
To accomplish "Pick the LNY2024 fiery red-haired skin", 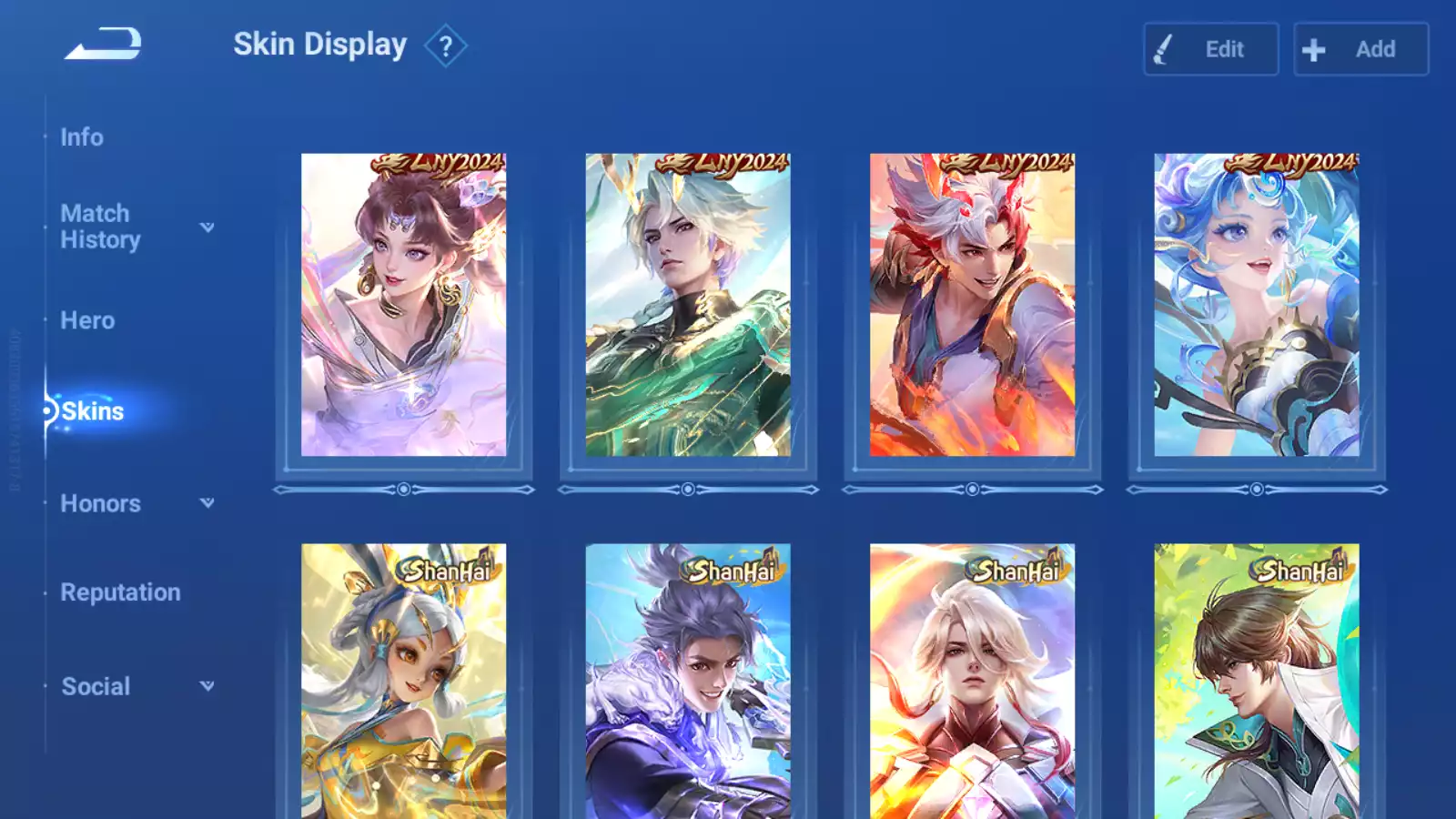I will click(x=972, y=305).
